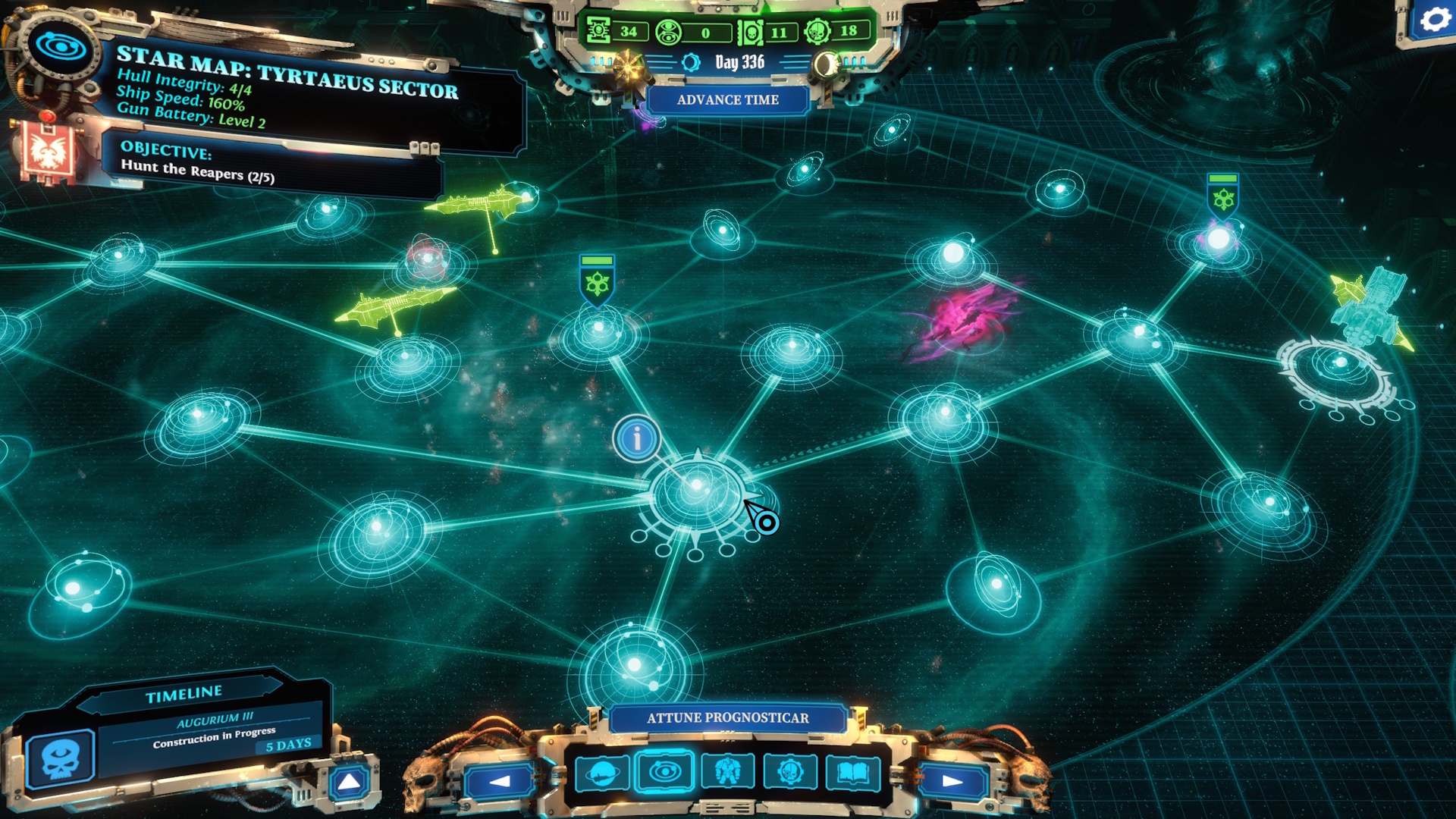1456x819 pixels.
Task: Open the open-book library tab
Action: click(x=852, y=772)
